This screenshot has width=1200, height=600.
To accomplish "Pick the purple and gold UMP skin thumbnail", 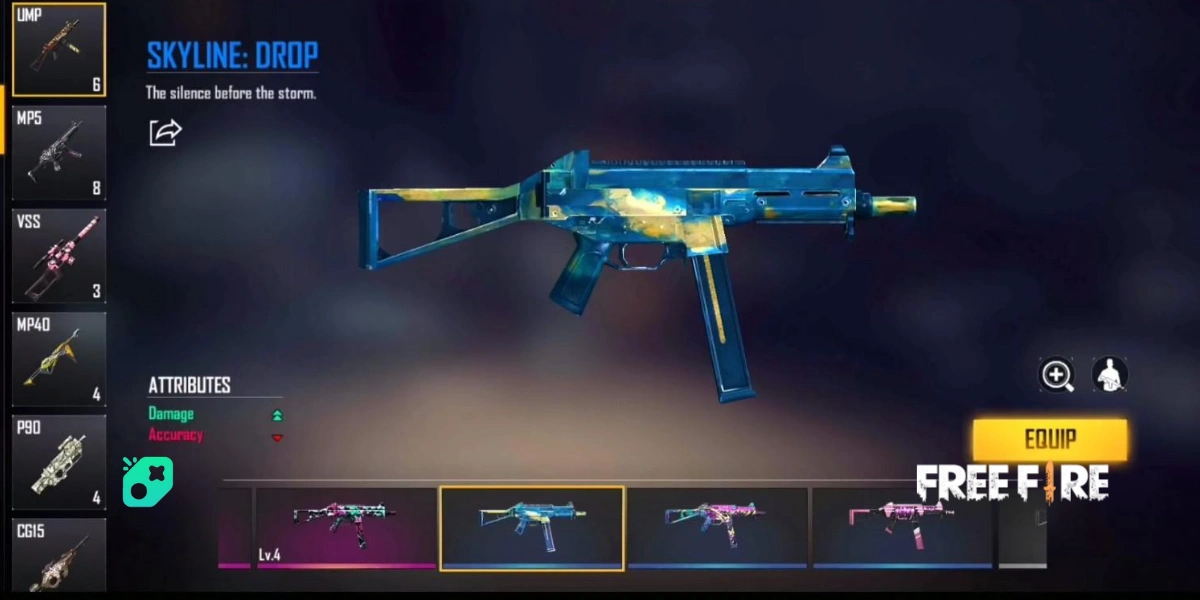I will pyautogui.click(x=717, y=527).
